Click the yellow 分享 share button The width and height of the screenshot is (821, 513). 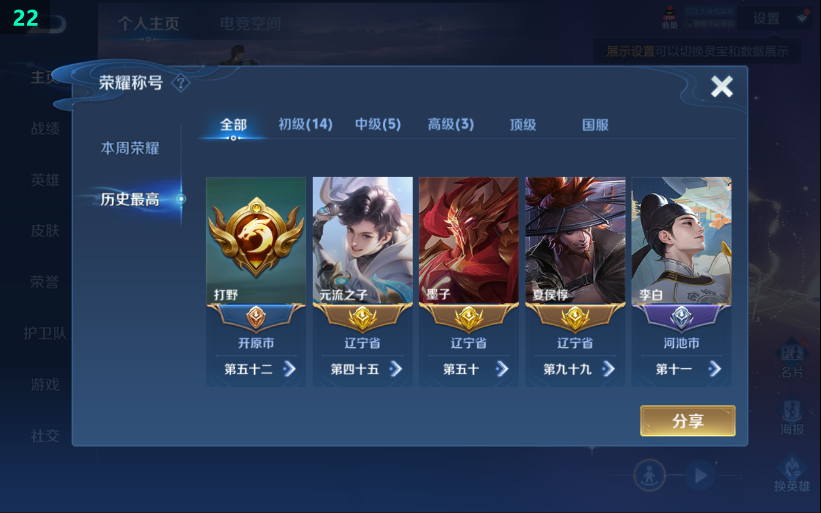(688, 421)
